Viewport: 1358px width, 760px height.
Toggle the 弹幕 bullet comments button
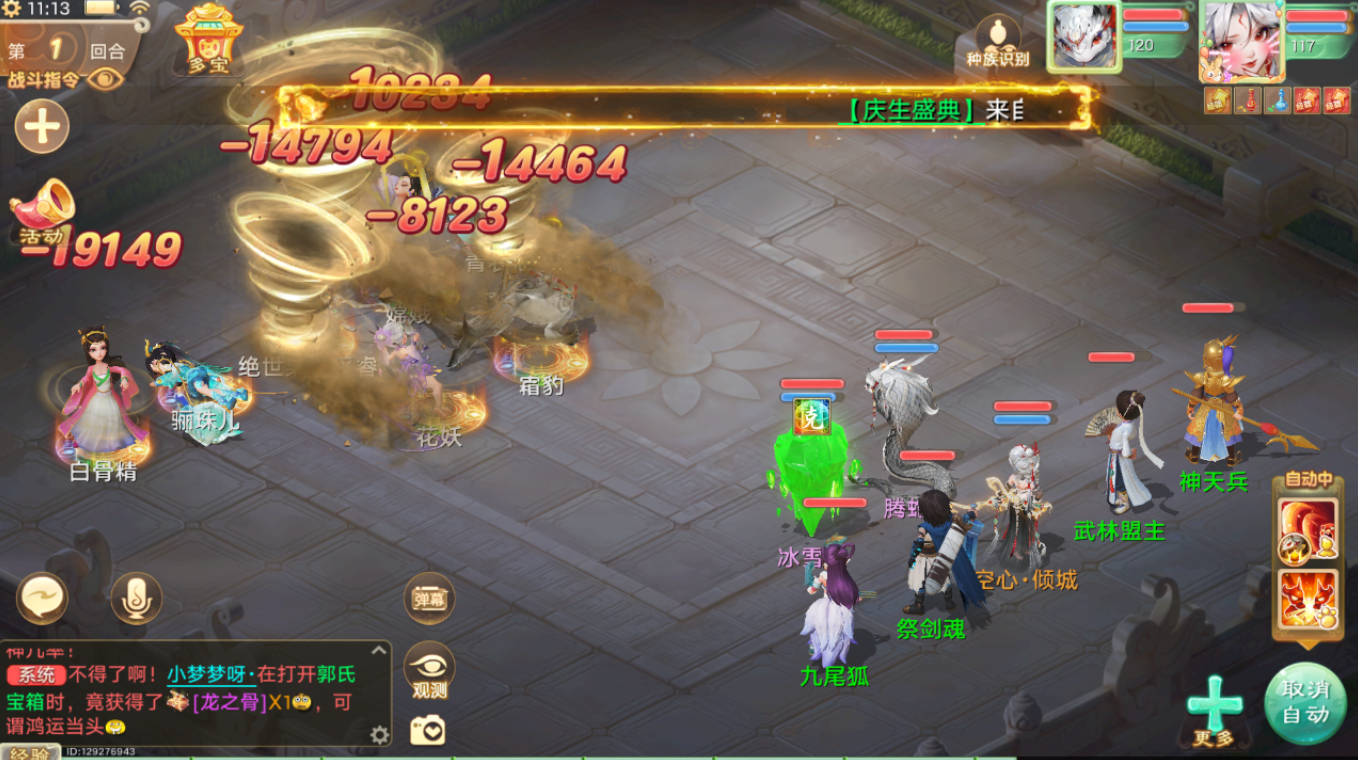(429, 599)
